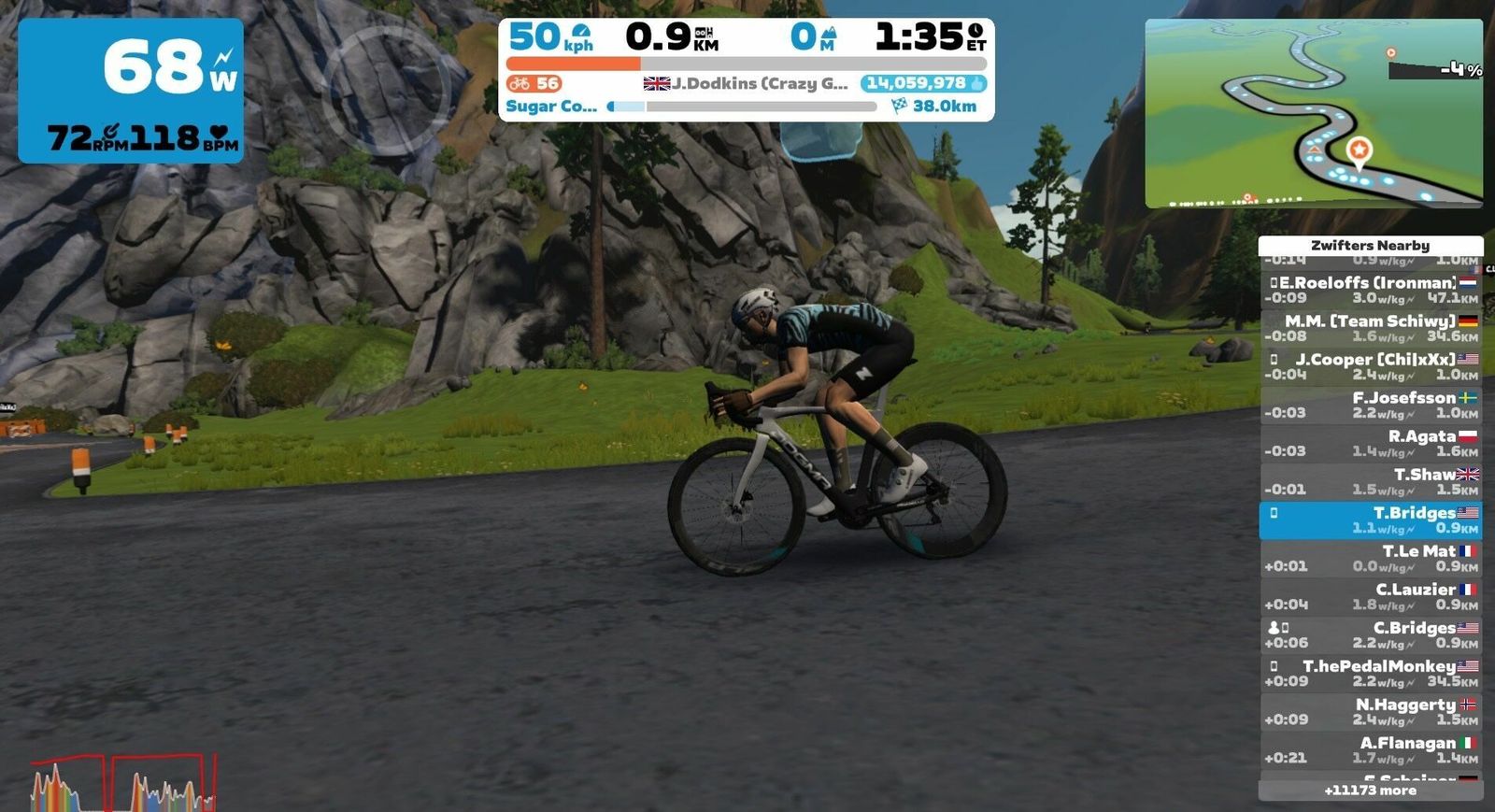Image resolution: width=1495 pixels, height=812 pixels.
Task: Choose T.Shaw in the riders list
Action: (x=1371, y=481)
